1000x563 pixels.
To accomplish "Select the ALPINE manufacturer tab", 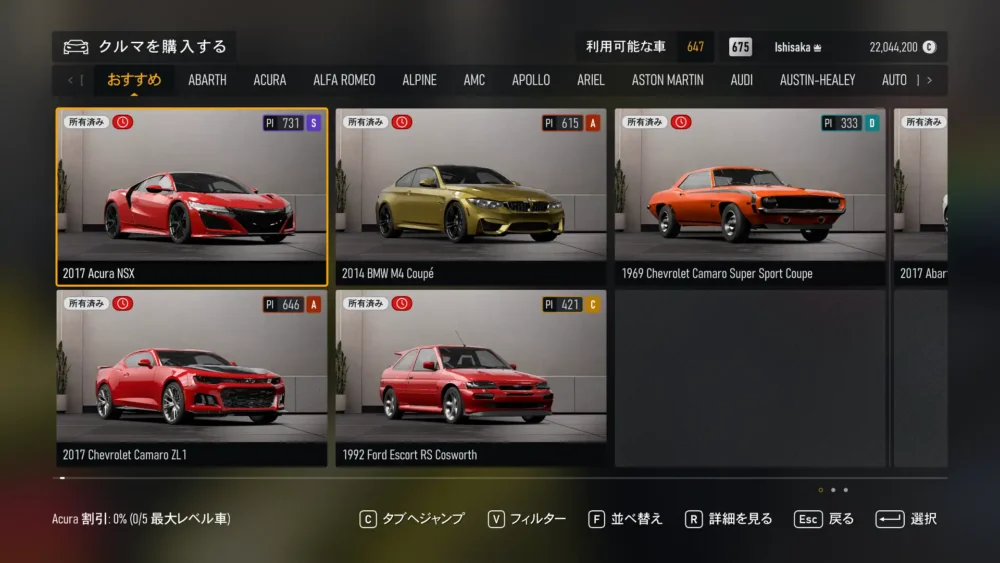I will point(419,80).
